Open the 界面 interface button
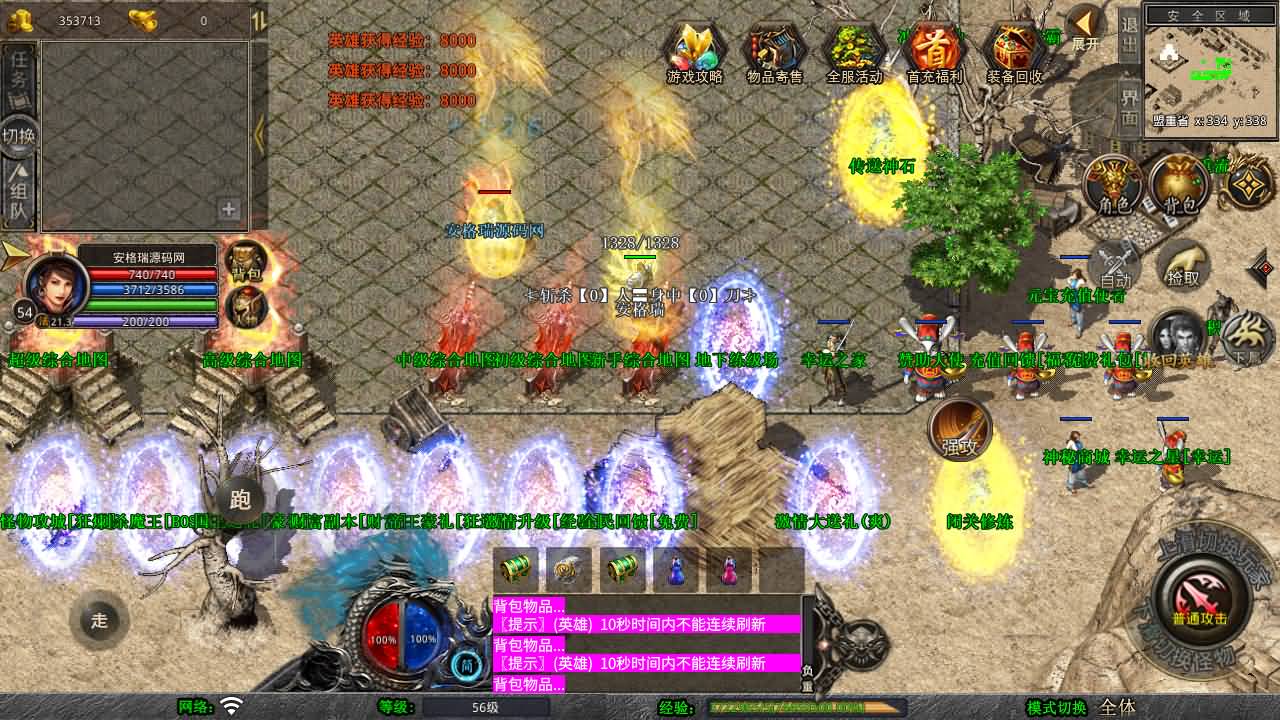Screen dimensions: 1280x720 (1129, 106)
